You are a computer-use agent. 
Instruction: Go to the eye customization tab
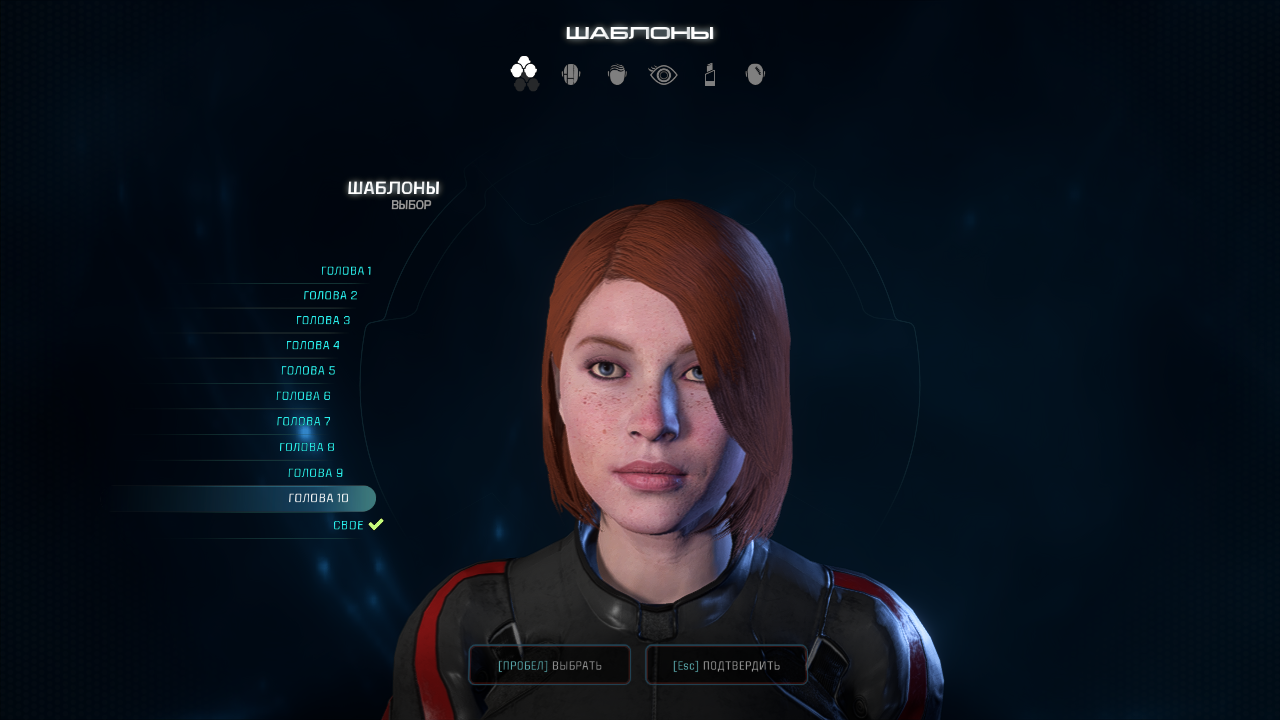pos(663,74)
